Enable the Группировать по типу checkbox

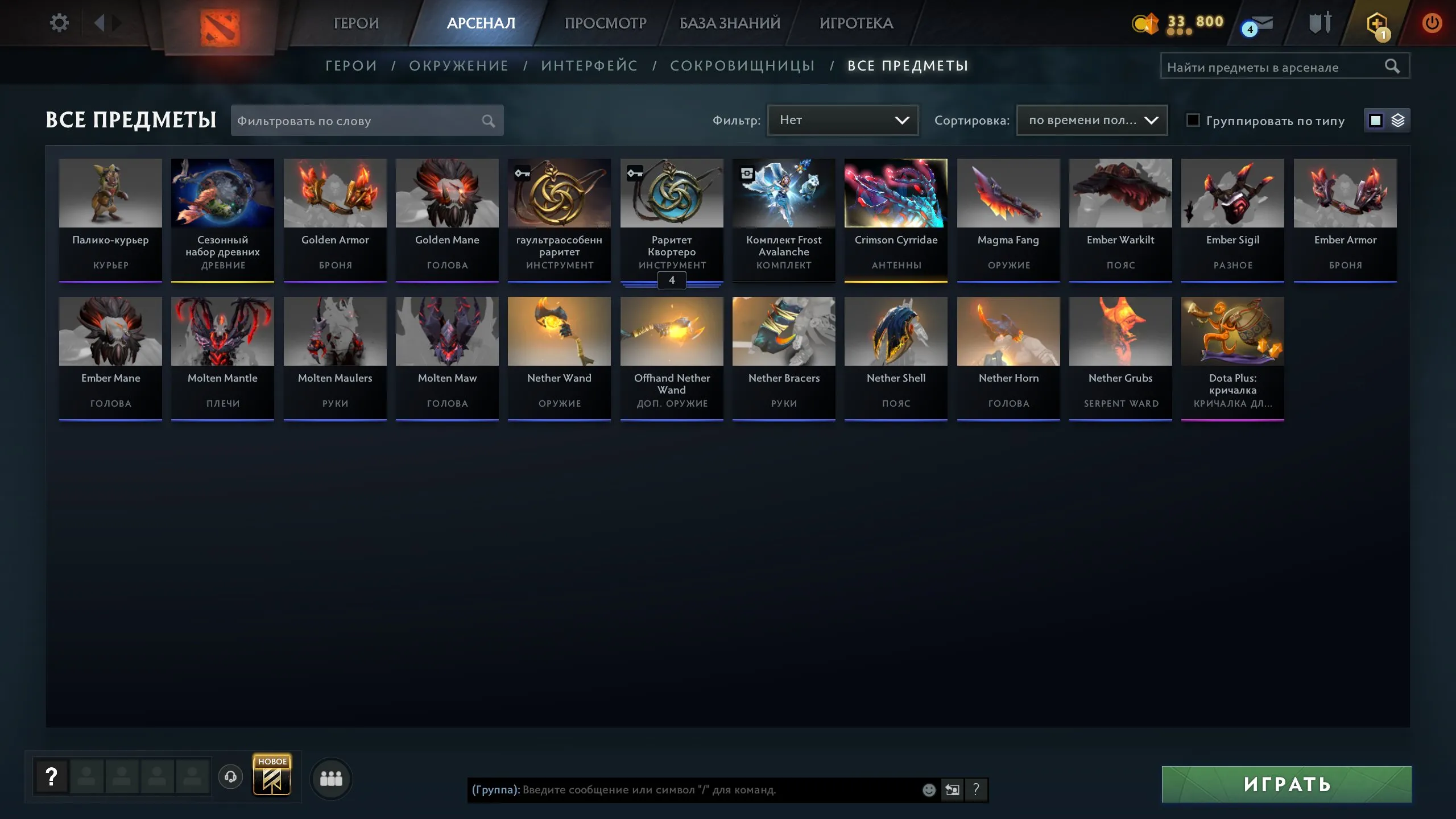[1193, 121]
